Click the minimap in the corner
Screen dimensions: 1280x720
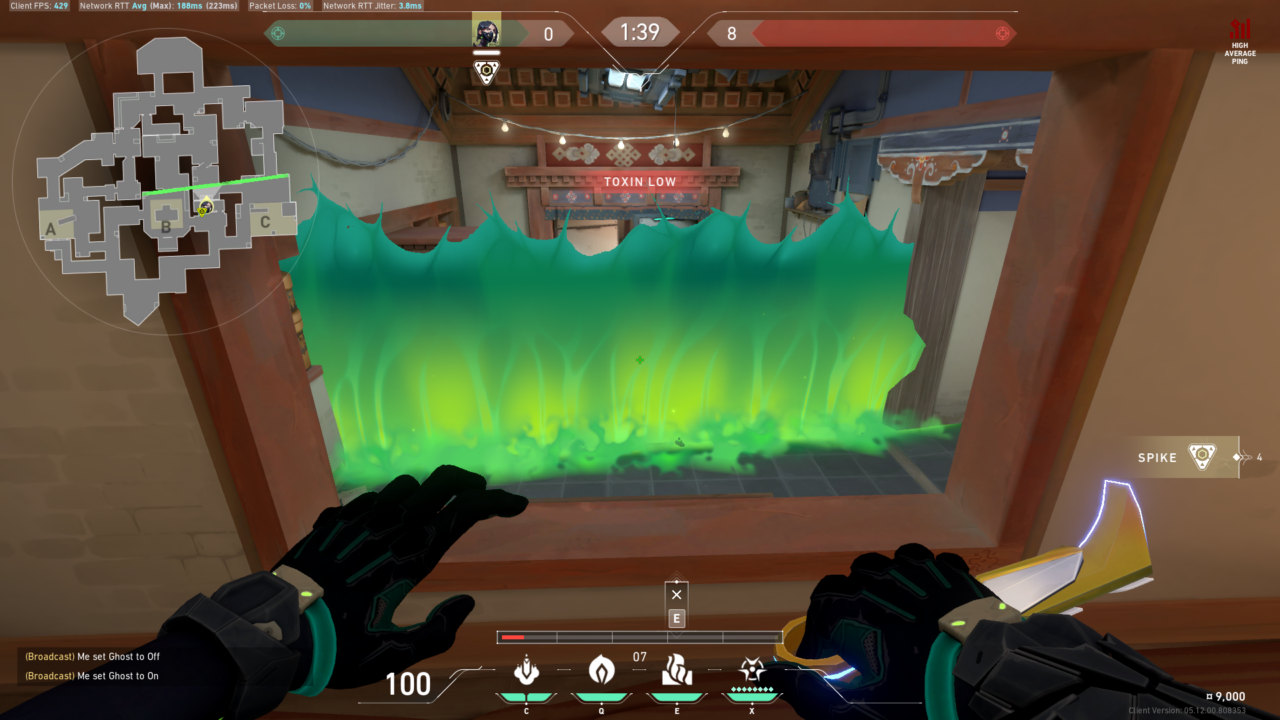(165, 180)
